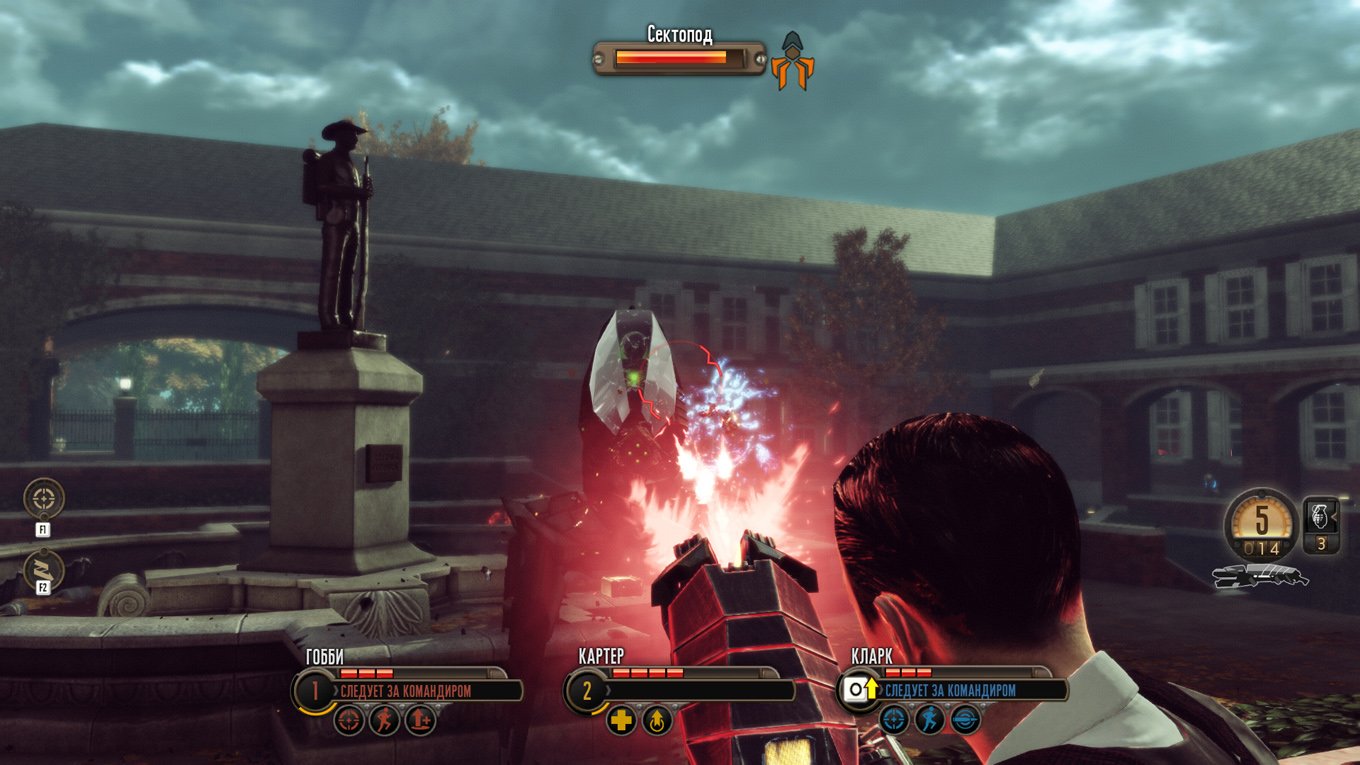Click Кларк's blue targeting ability icon
The width and height of the screenshot is (1360, 765).
[893, 720]
